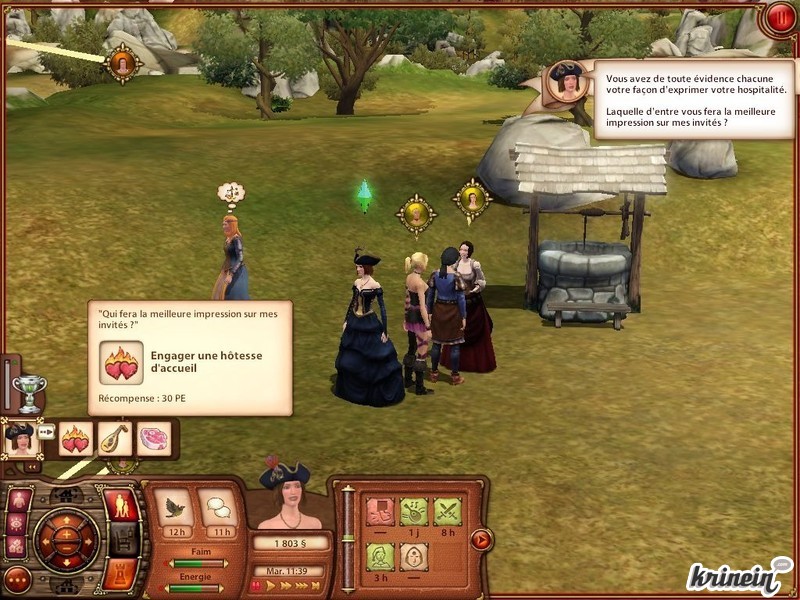800x600 pixels.
Task: Expand the buffs panel with red arrow
Action: pyautogui.click(x=481, y=540)
